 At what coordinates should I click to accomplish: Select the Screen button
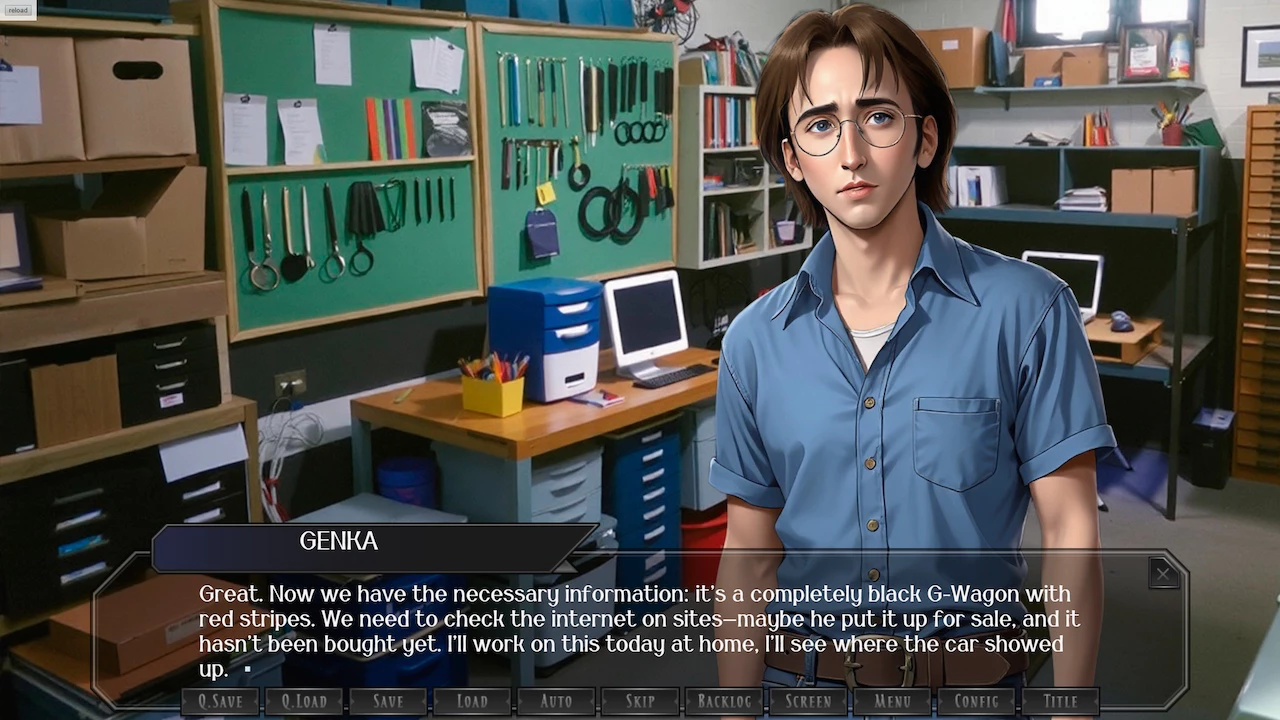808,701
